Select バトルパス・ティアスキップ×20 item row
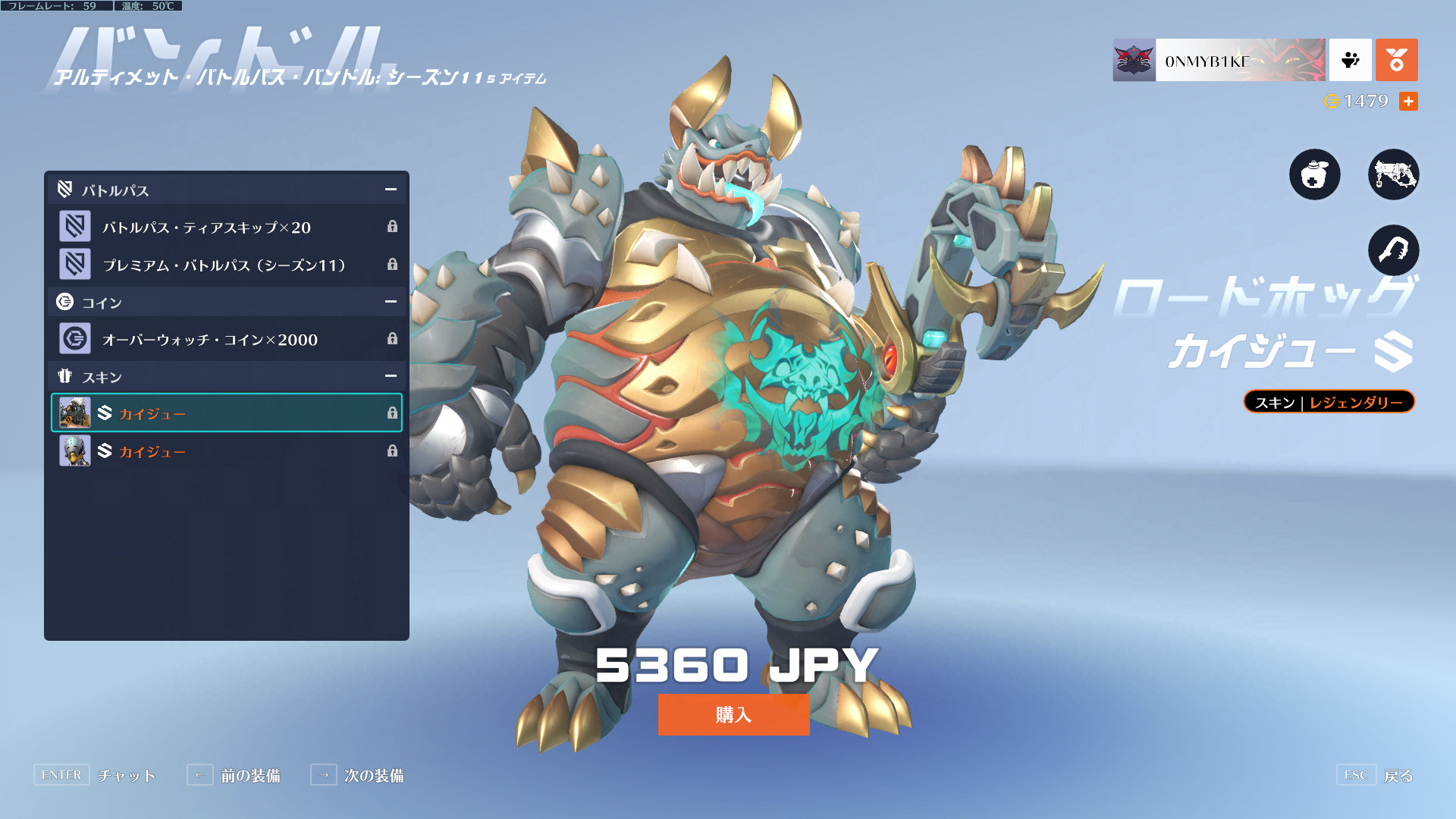1456x819 pixels. pos(227,227)
